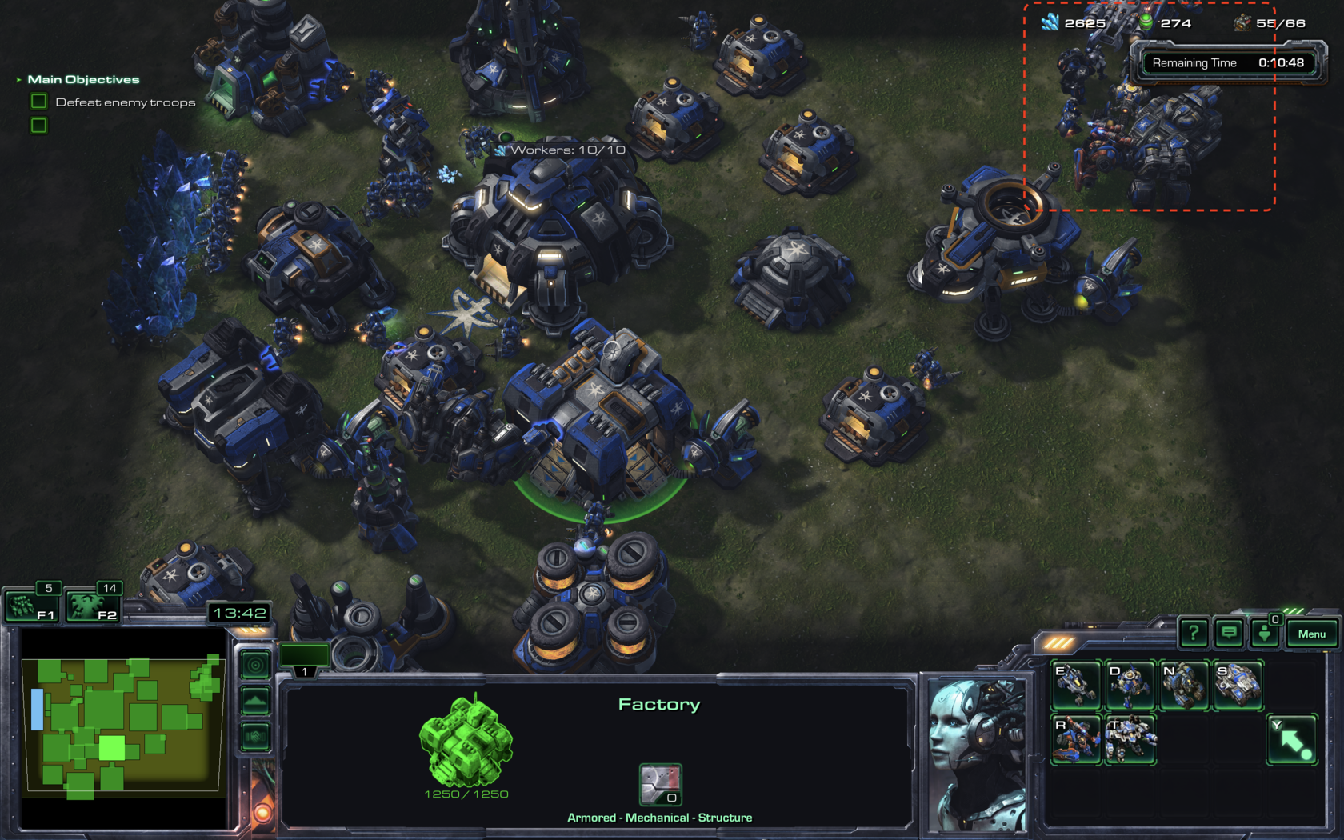
Task: Open the game Menu
Action: point(1311,634)
